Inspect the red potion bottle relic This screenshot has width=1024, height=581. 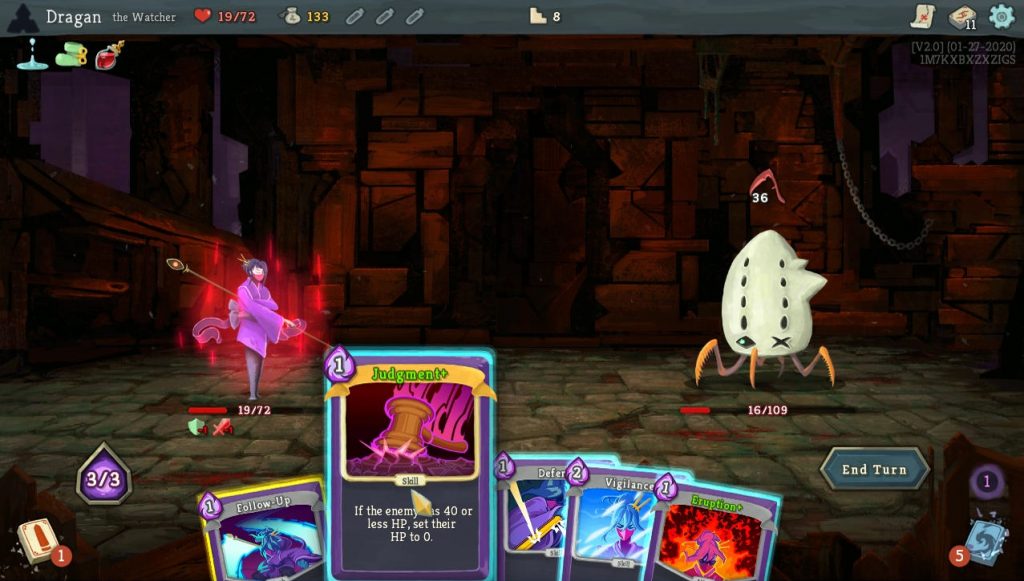109,56
